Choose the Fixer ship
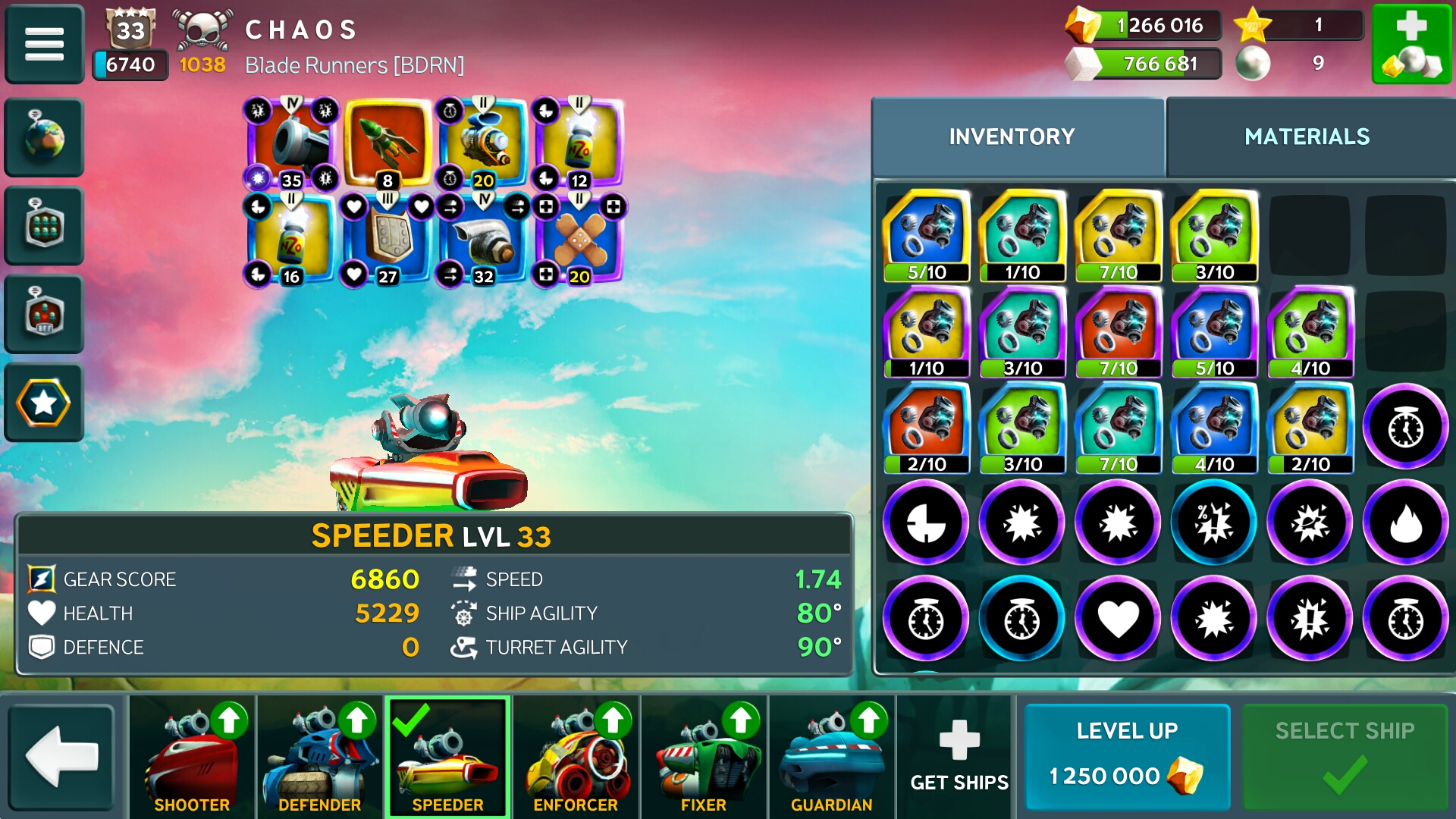The height and width of the screenshot is (819, 1456). coord(704,756)
